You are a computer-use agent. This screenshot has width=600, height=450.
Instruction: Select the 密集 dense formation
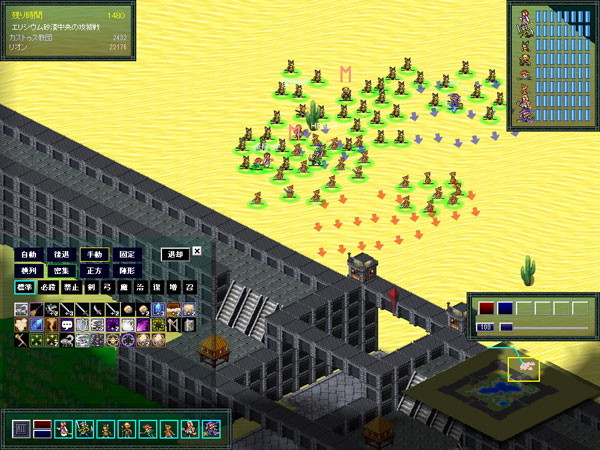tap(61, 270)
